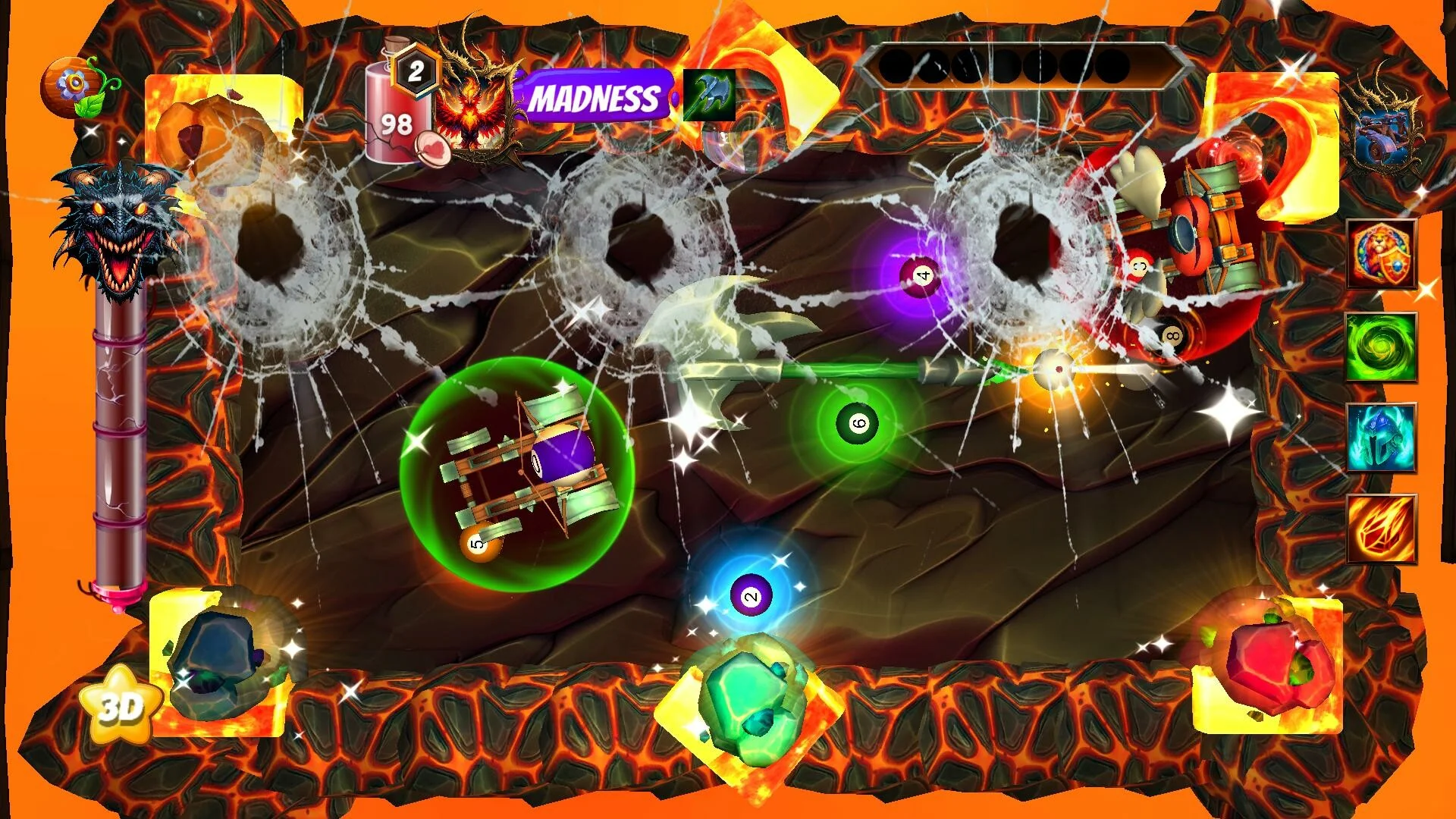
Task: Click the purple MADNESS banner
Action: [594, 98]
